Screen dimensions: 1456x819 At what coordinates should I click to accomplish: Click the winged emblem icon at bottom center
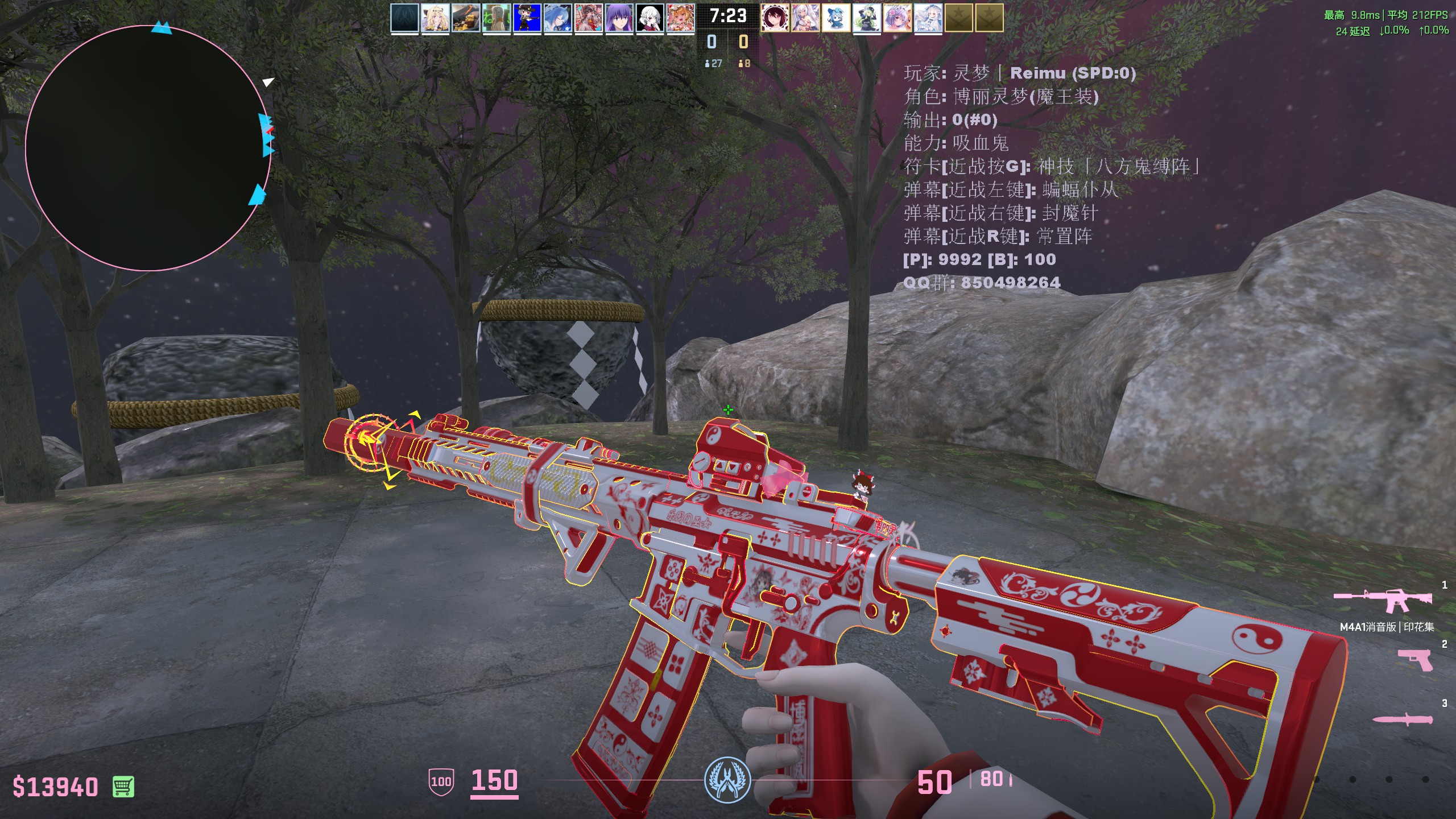click(727, 780)
